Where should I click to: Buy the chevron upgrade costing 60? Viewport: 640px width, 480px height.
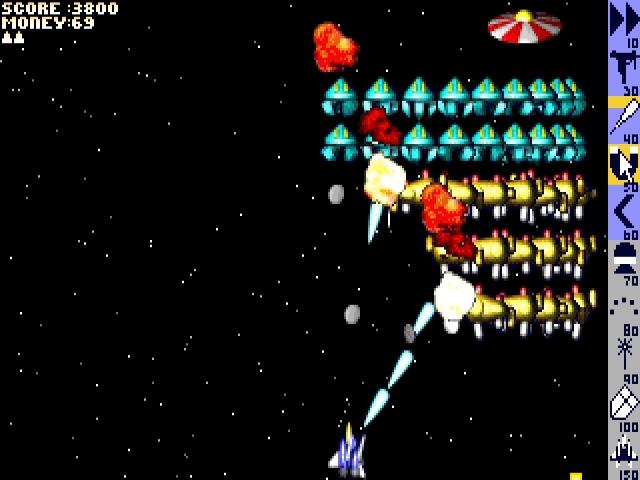click(x=623, y=211)
